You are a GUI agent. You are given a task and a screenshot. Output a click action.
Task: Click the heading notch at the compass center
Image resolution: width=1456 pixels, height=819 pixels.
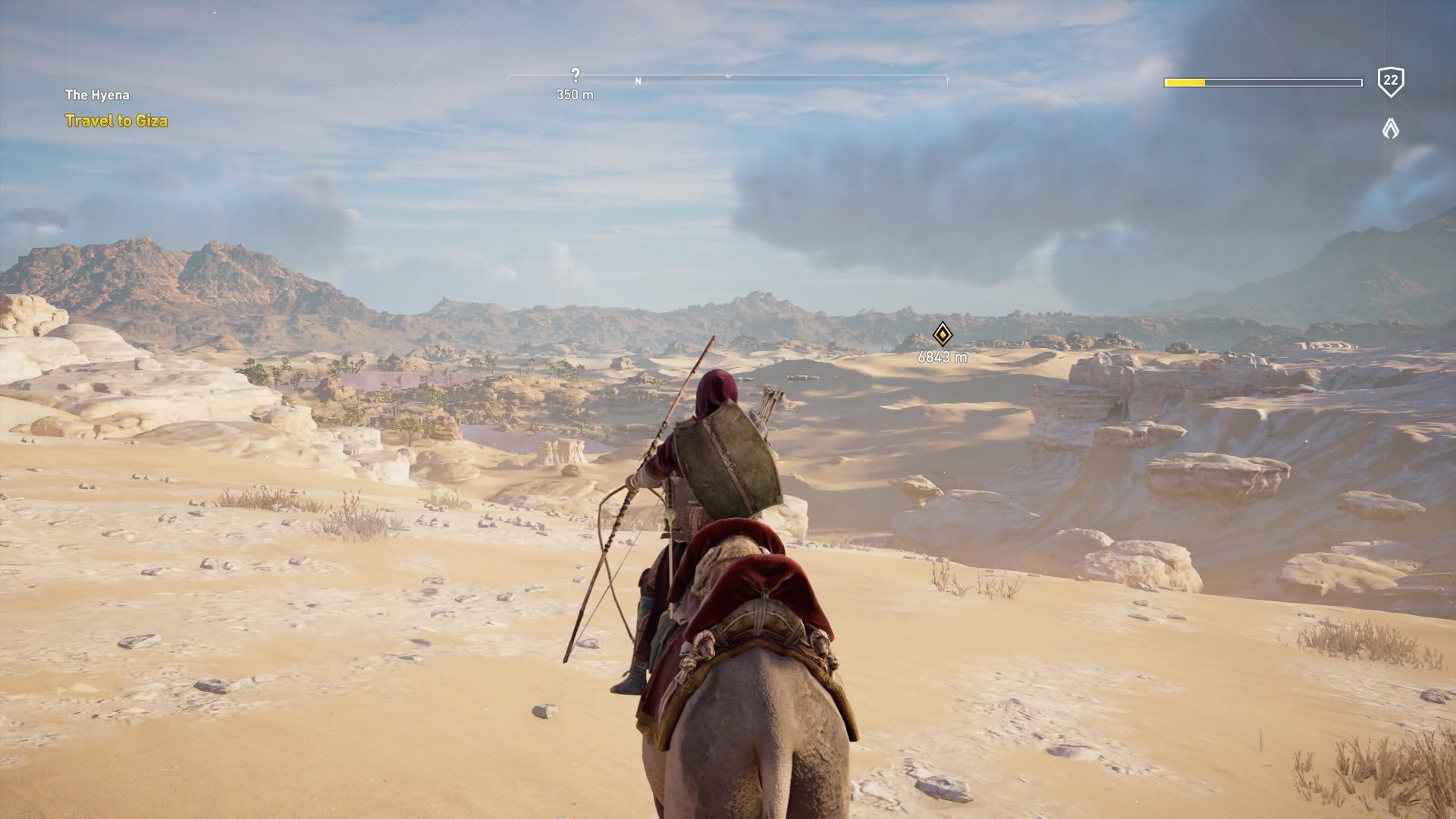click(727, 77)
